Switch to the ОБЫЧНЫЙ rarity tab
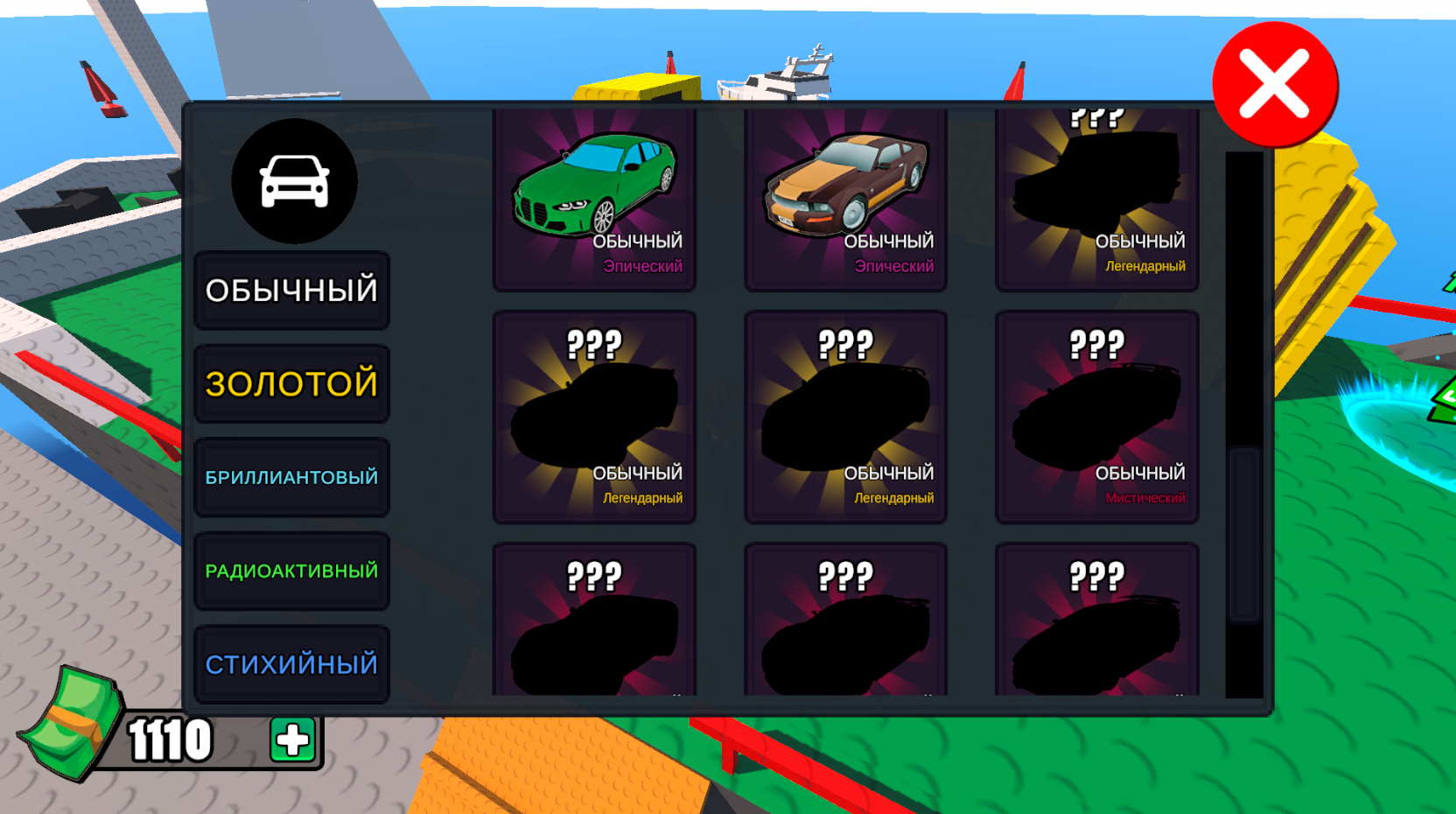1456x814 pixels. [291, 288]
